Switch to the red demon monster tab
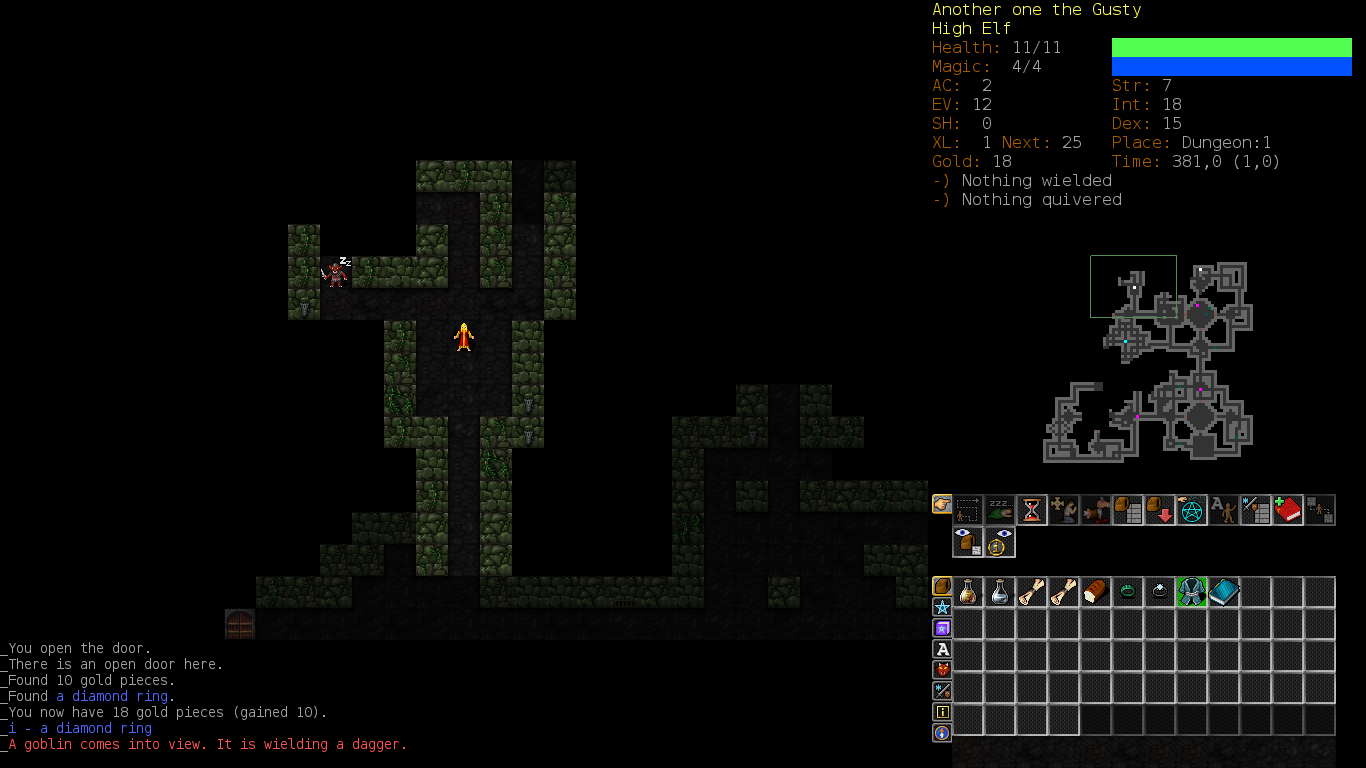 click(x=942, y=670)
